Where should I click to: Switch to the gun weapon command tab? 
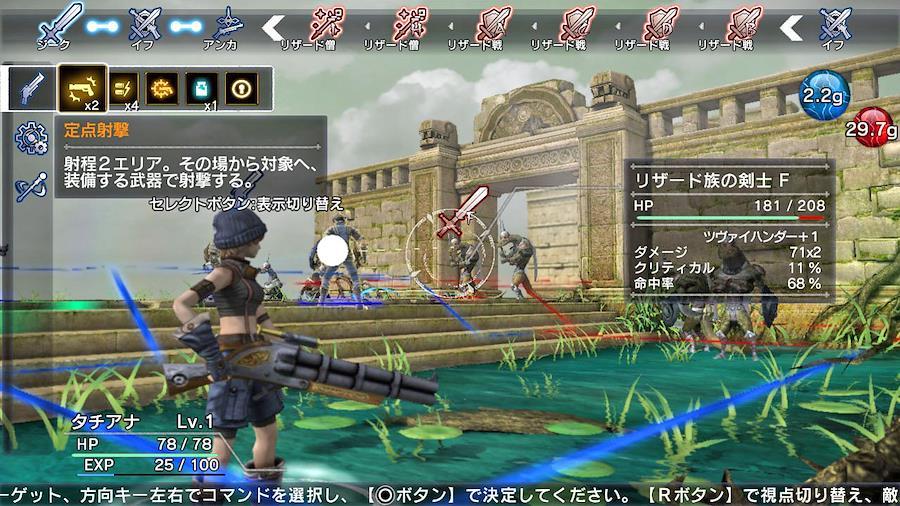31,89
